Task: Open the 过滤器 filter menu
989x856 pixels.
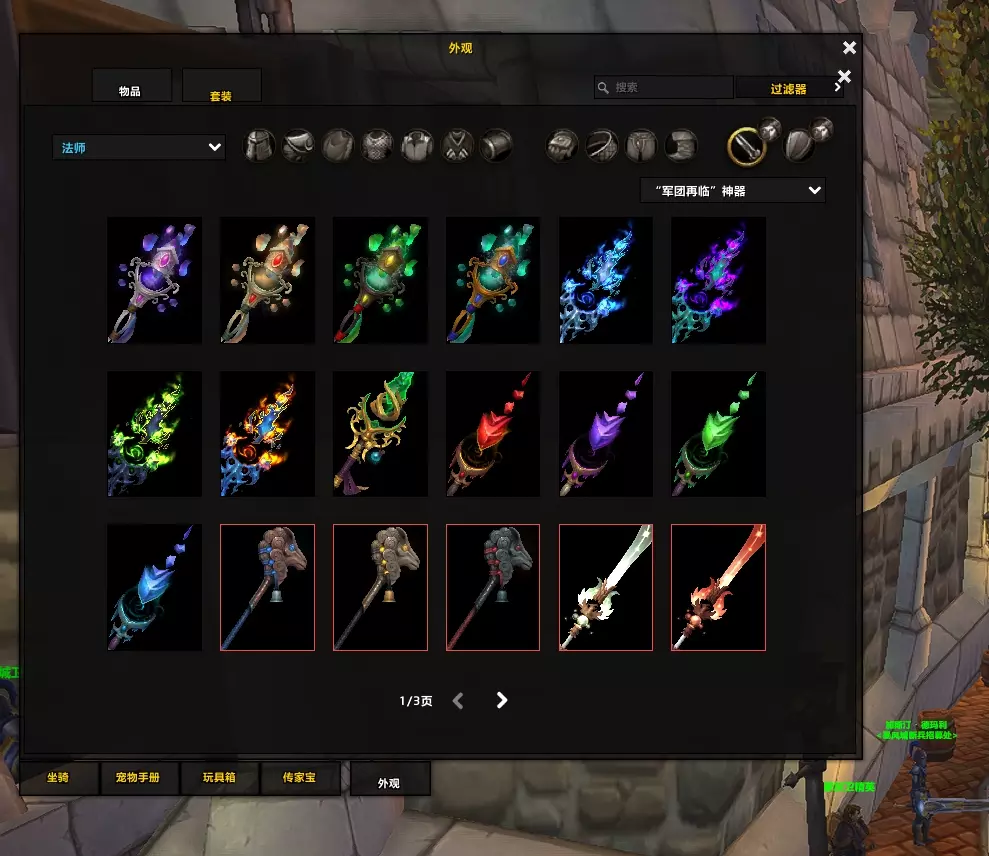Action: [789, 88]
